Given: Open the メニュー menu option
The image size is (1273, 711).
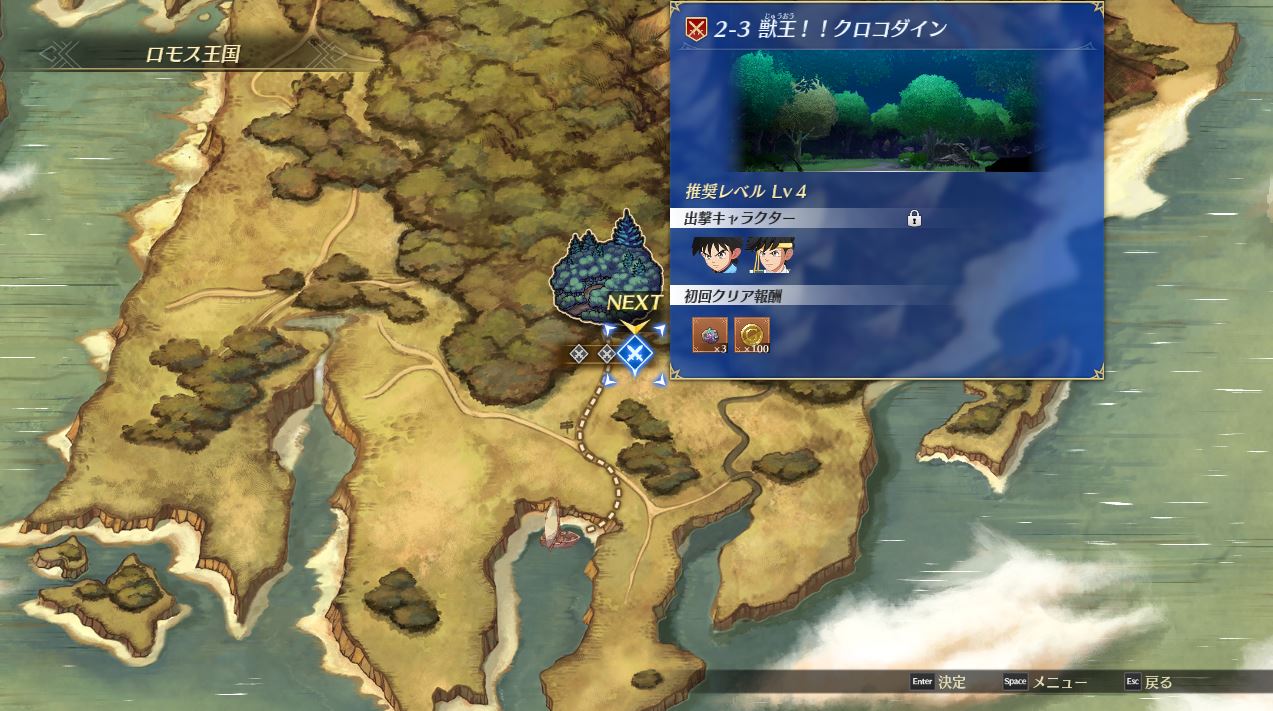Looking at the screenshot, I should [1059, 682].
